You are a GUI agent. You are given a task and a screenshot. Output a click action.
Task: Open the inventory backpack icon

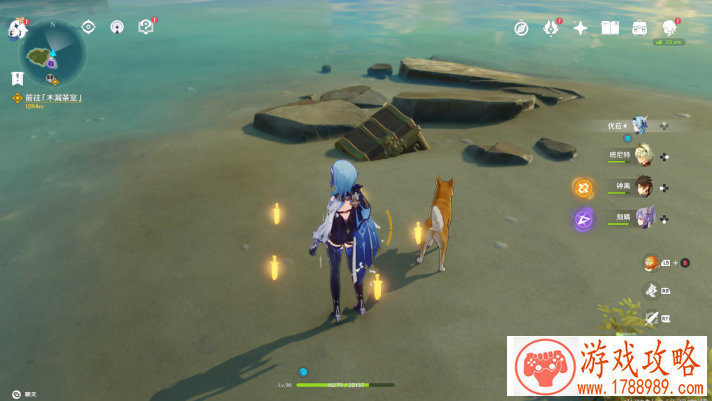click(639, 28)
